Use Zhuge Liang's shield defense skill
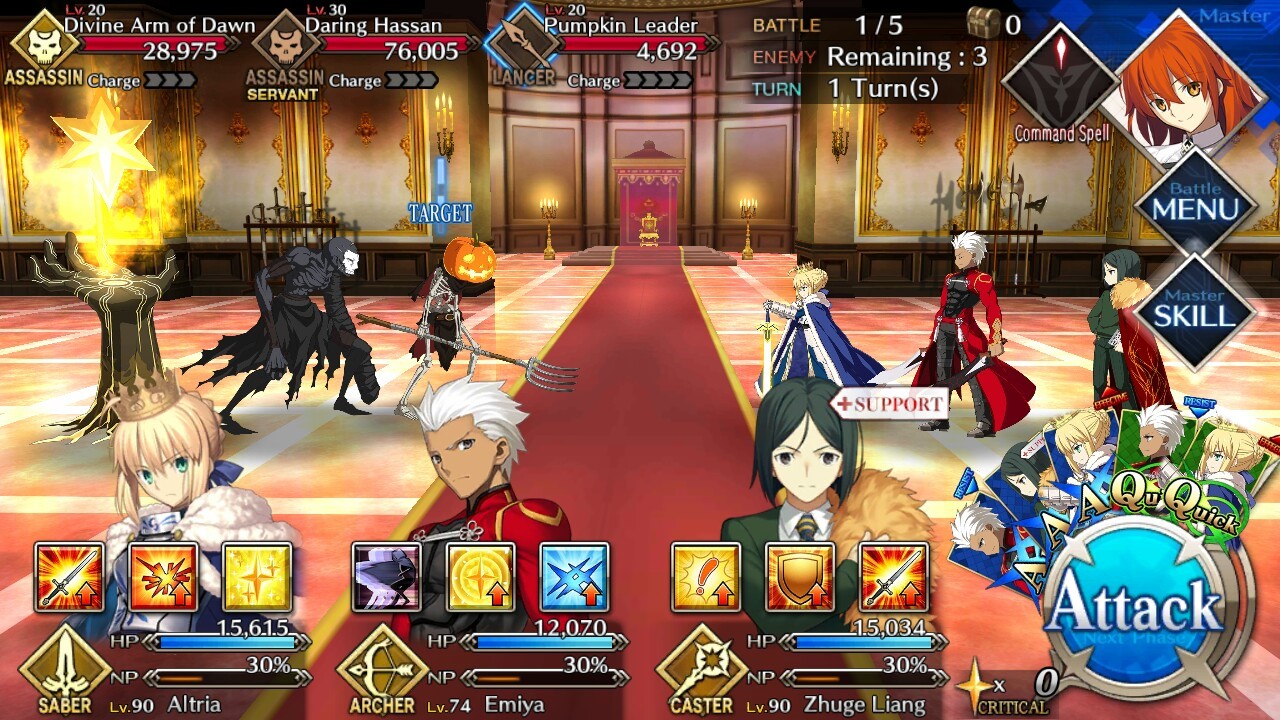This screenshot has width=1280, height=720. pyautogui.click(x=799, y=577)
